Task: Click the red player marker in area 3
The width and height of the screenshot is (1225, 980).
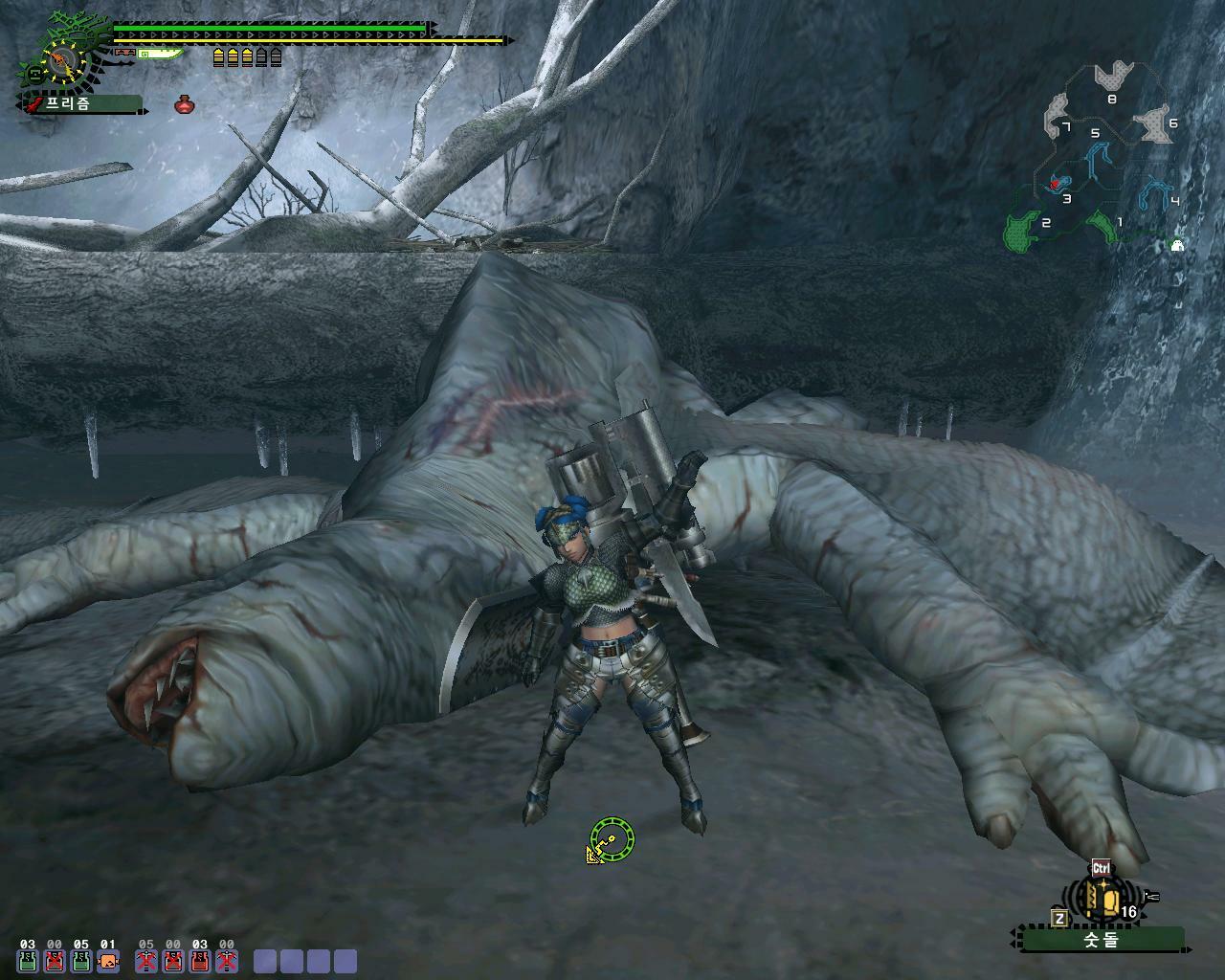Action: [1056, 182]
